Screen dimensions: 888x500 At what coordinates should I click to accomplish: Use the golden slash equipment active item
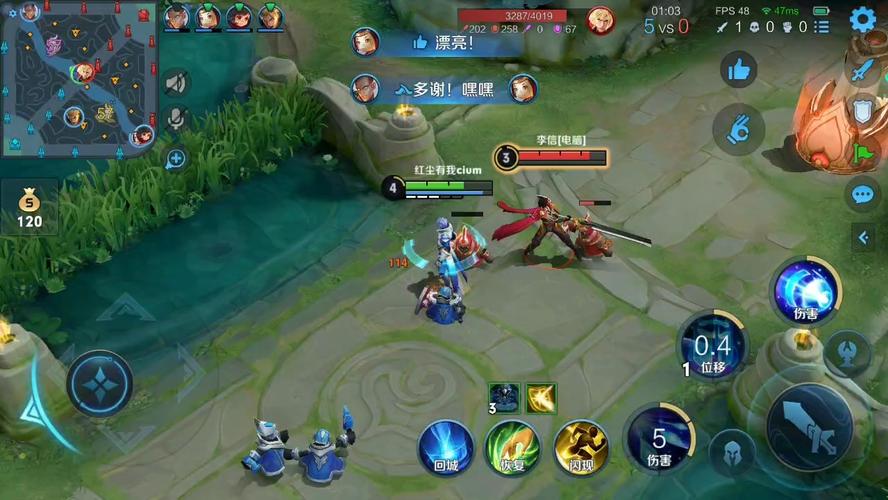[x=542, y=398]
